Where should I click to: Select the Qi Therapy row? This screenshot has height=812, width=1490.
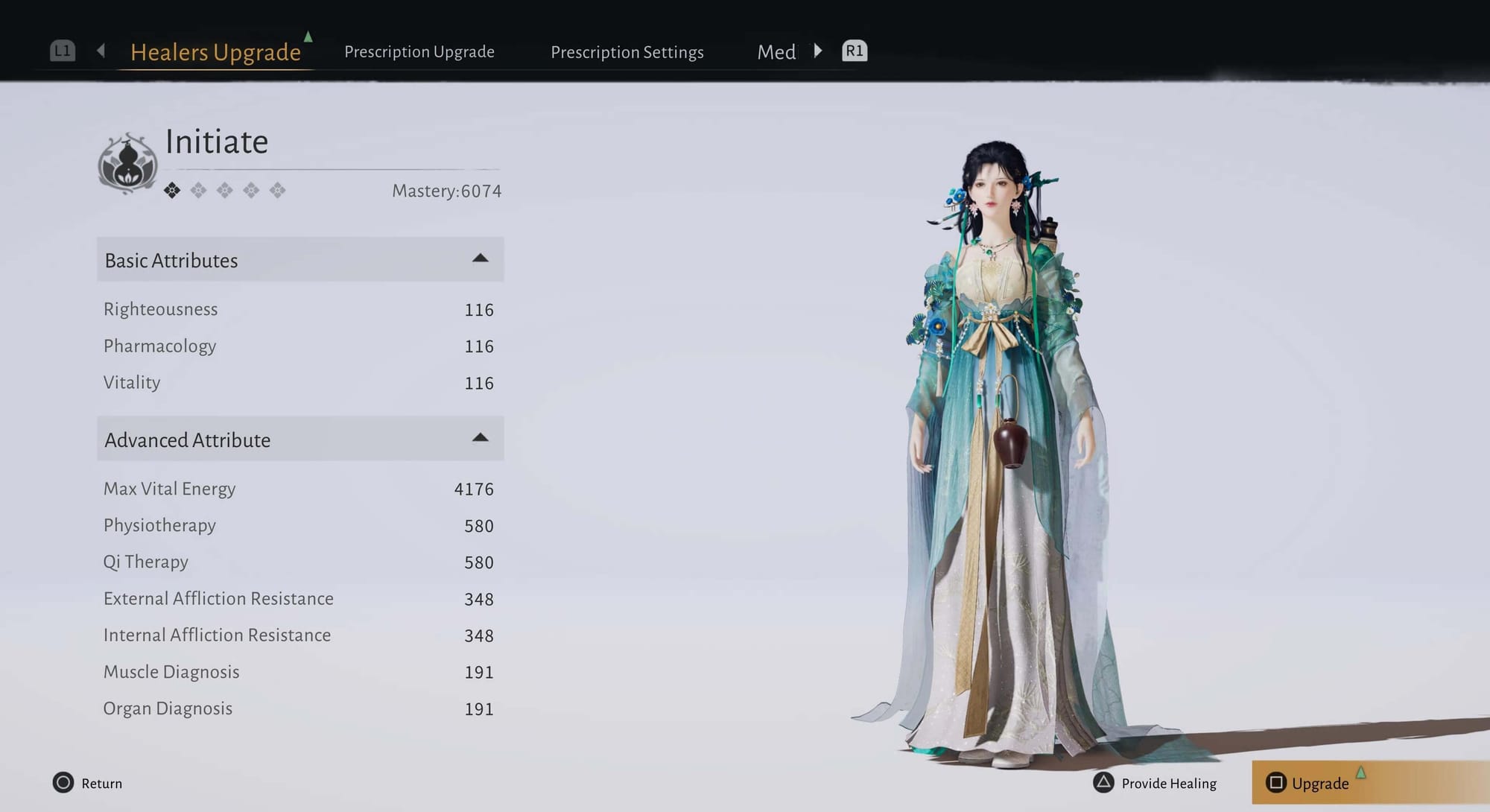pos(298,562)
